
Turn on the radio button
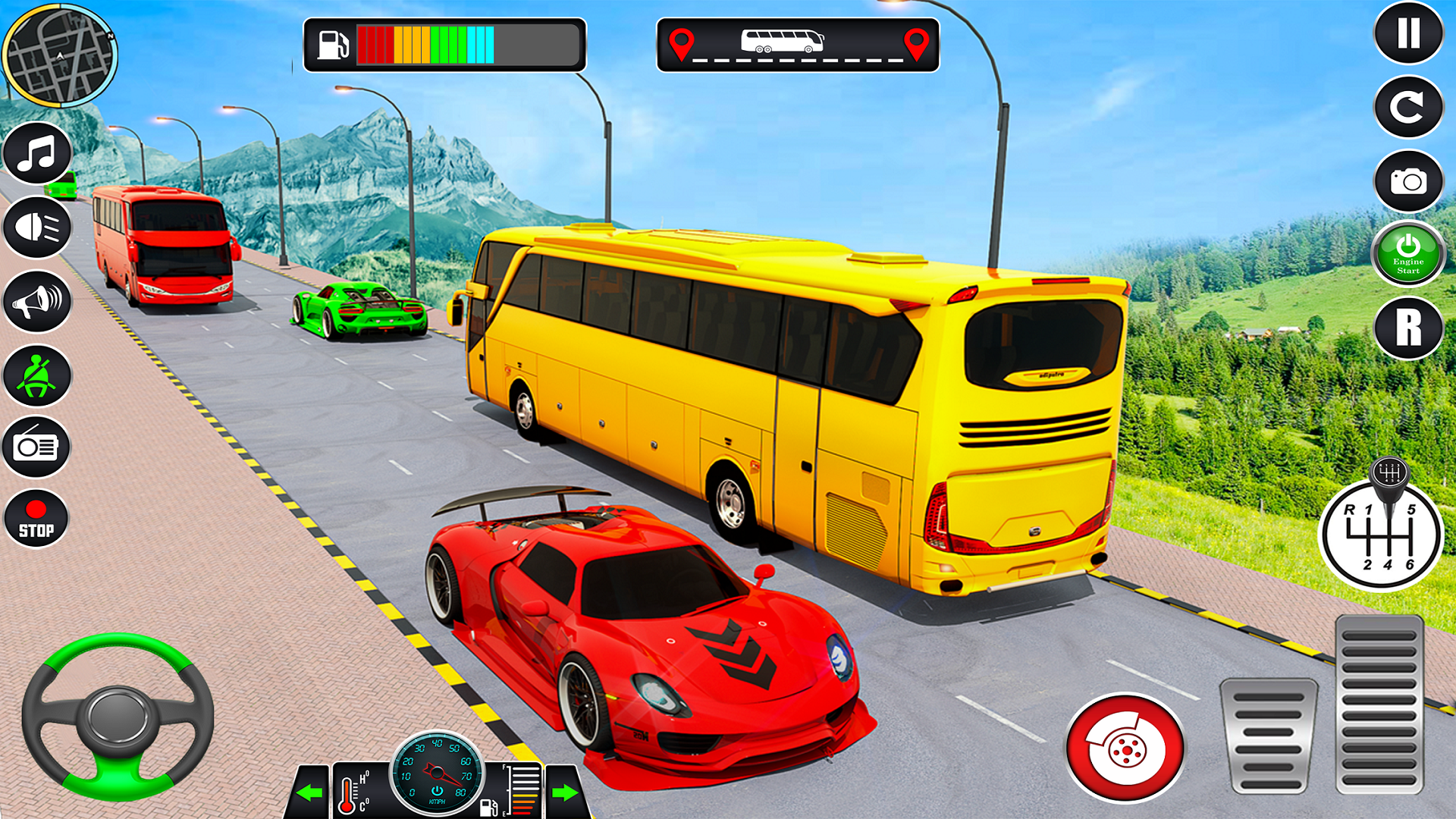[37, 447]
